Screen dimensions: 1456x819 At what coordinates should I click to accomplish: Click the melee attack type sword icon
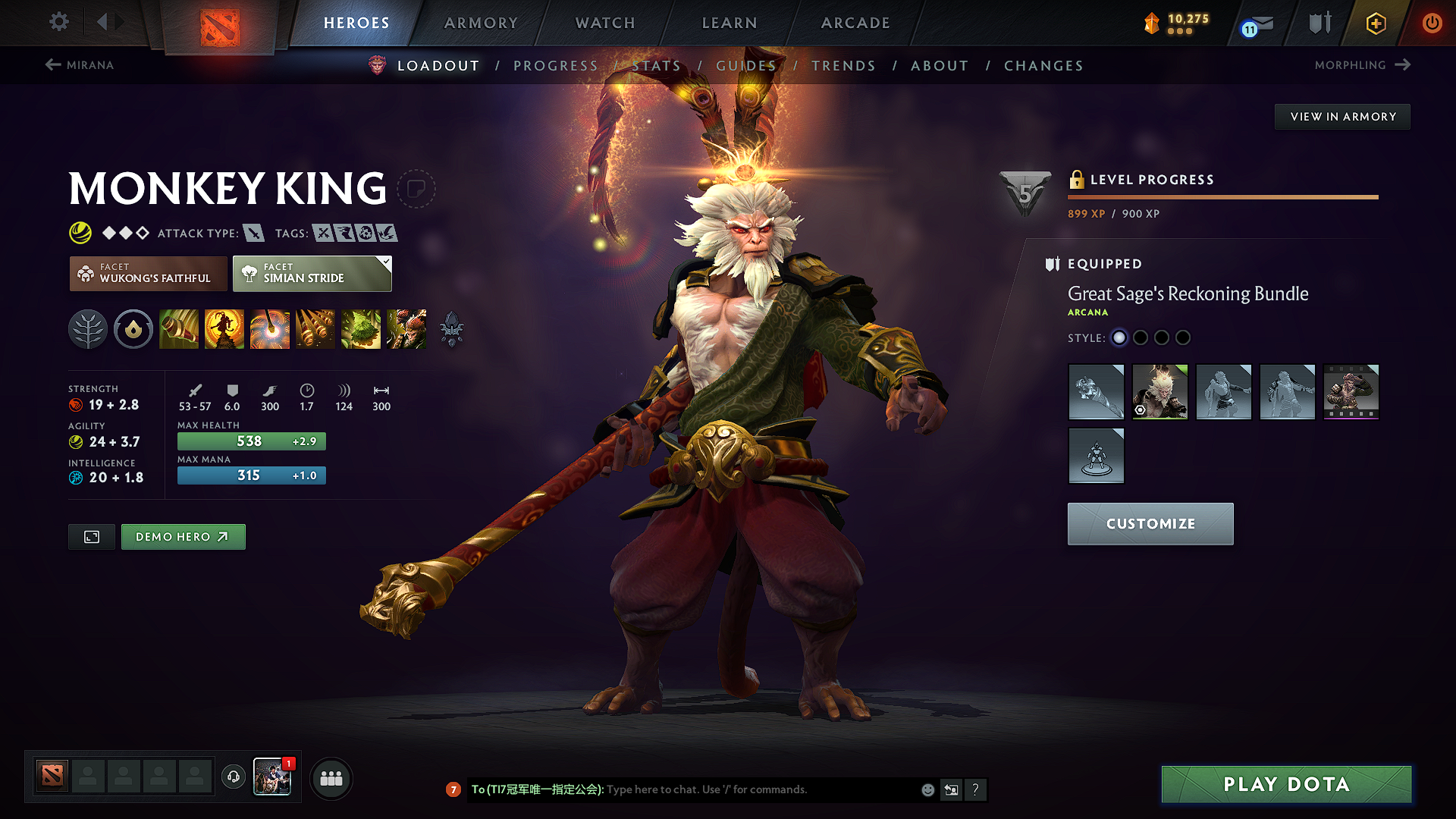coord(253,233)
